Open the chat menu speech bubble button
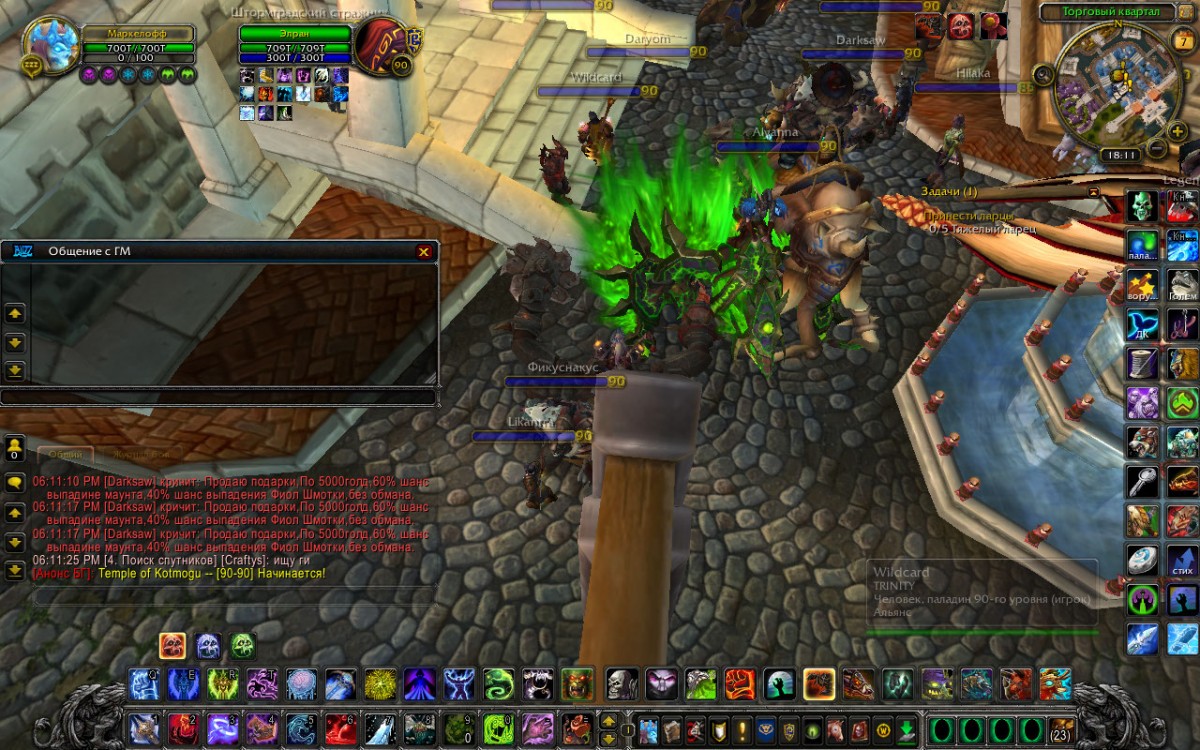1200x750 pixels. point(15,481)
